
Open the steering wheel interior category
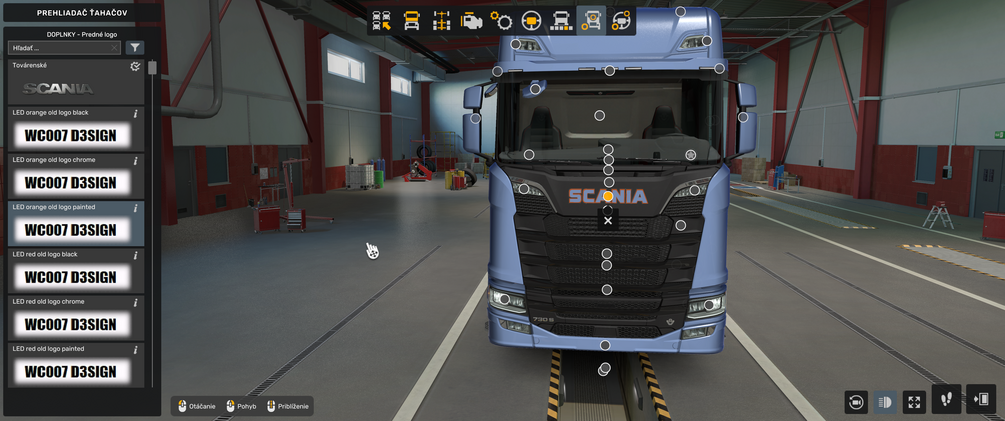531,20
